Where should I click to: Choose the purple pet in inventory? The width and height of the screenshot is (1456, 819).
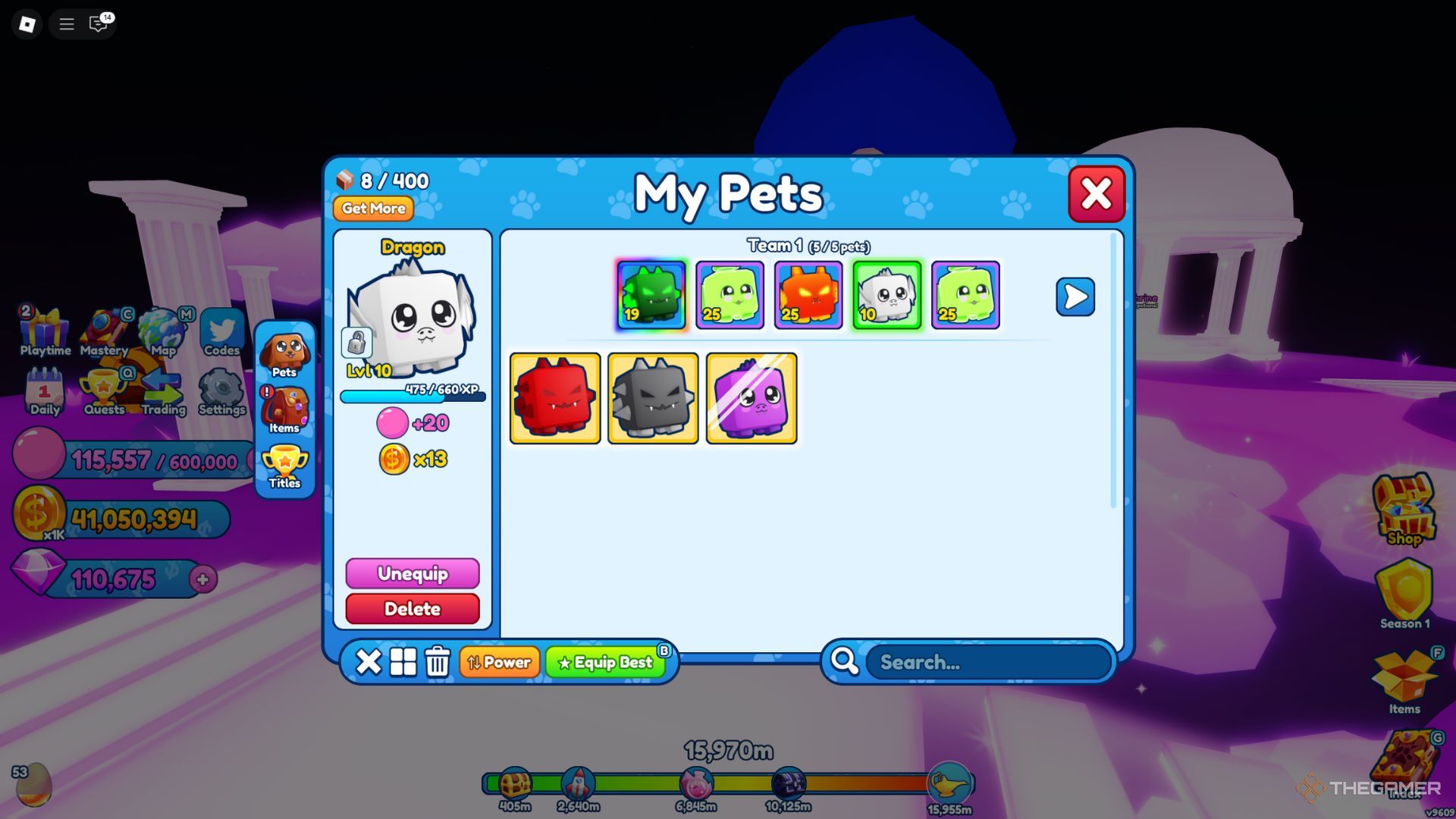coord(752,398)
